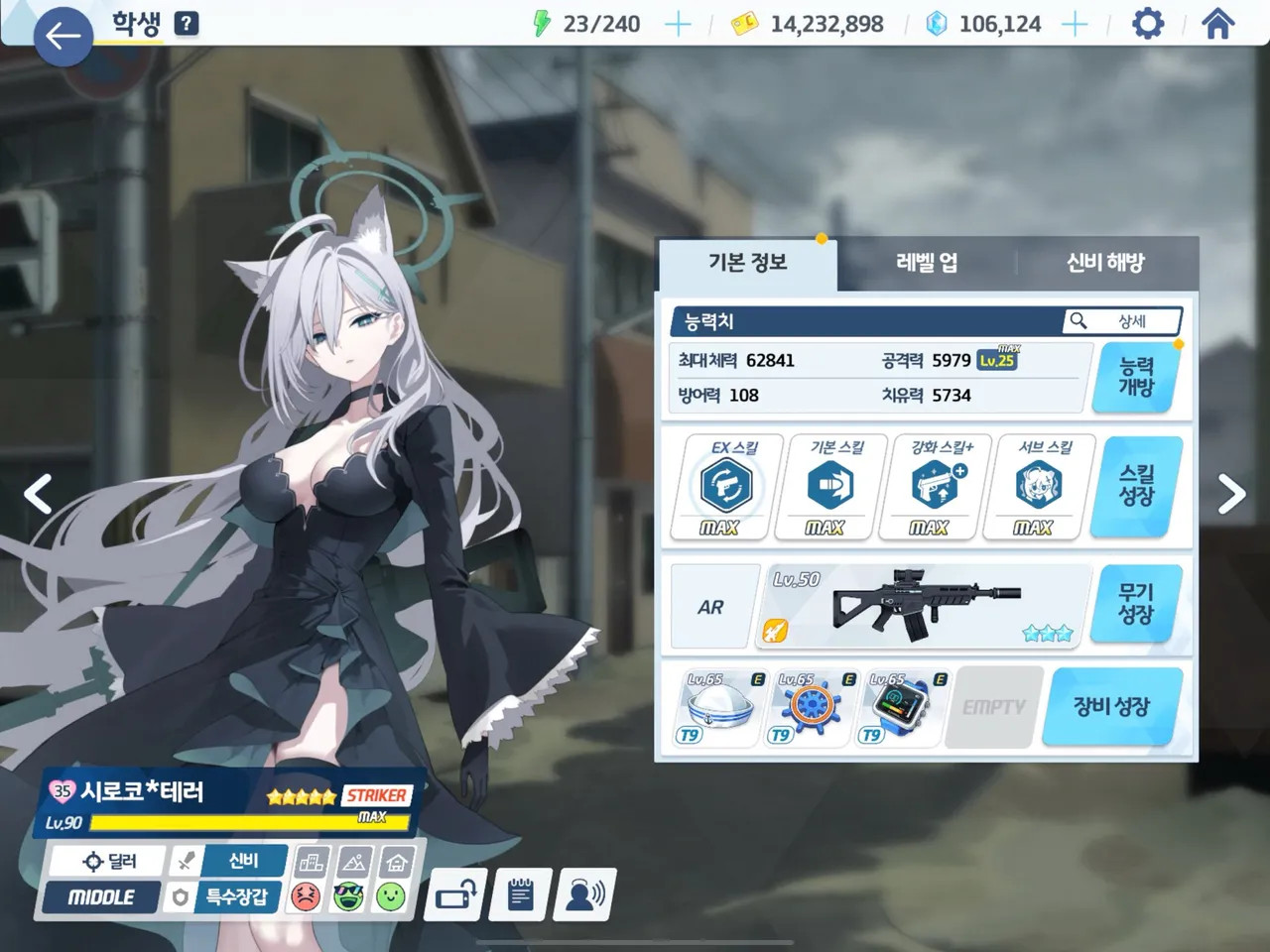
Task: Go back with the arrow button
Action: (63, 37)
